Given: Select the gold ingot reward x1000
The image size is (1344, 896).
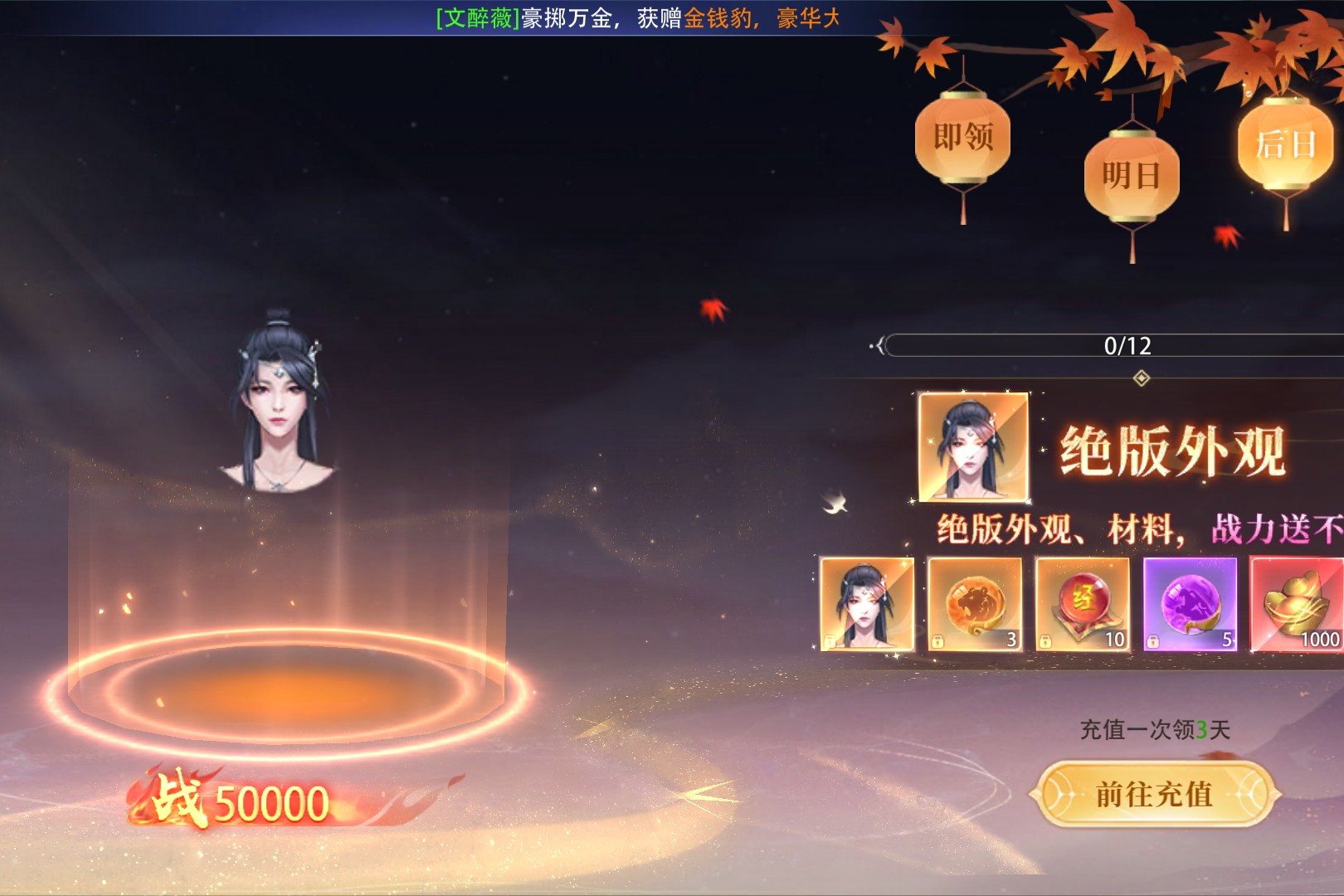Looking at the screenshot, I should point(1298,603).
